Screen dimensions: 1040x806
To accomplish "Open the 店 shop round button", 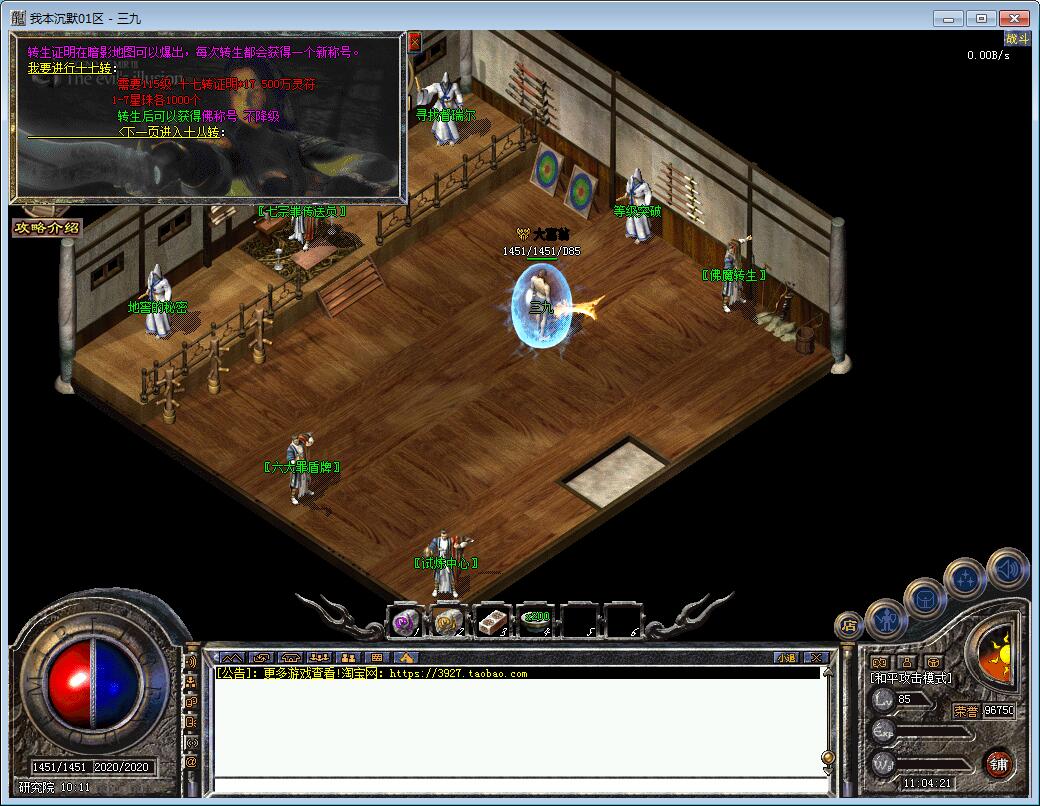I will point(849,626).
